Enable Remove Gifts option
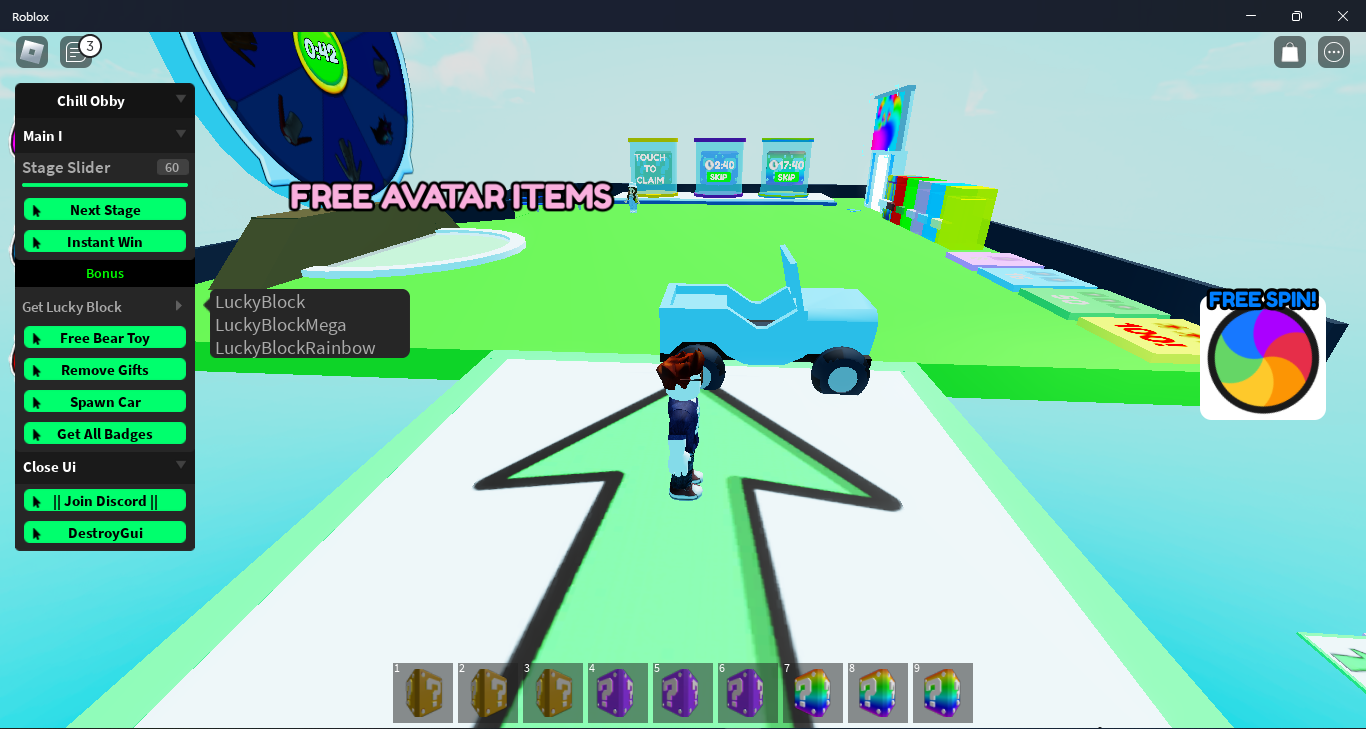The width and height of the screenshot is (1366, 729). [104, 369]
